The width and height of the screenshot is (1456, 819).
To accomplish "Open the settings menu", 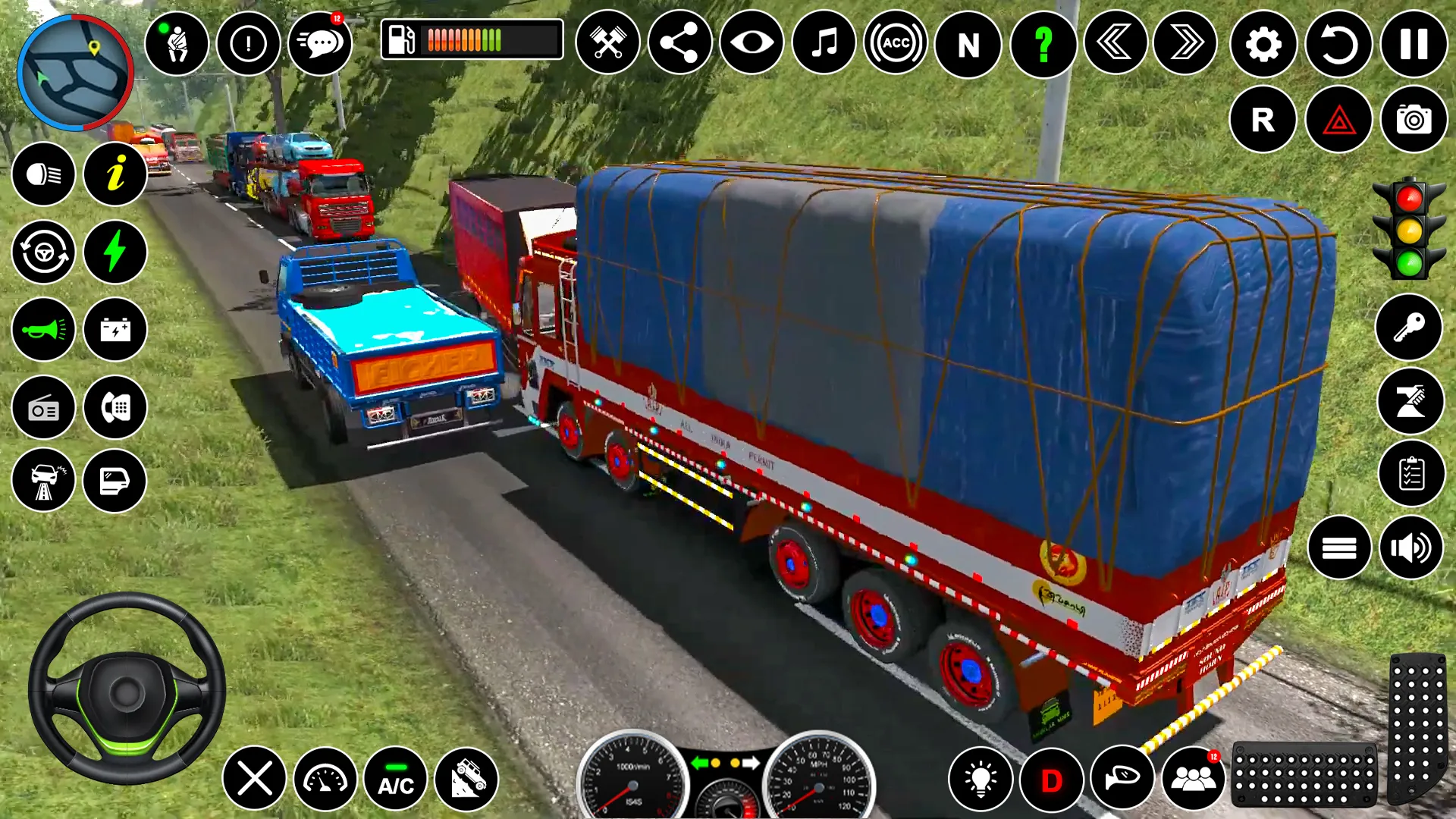I will 1261,43.
